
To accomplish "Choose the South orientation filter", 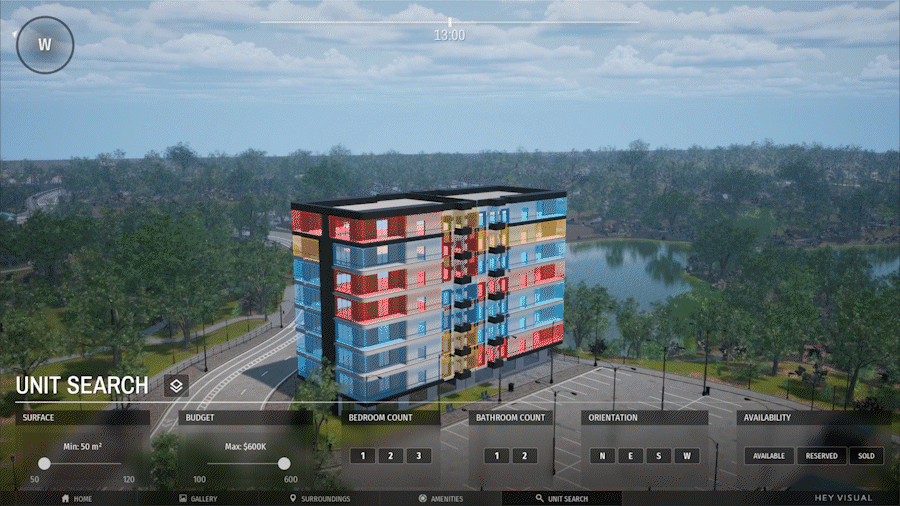I will coord(658,456).
